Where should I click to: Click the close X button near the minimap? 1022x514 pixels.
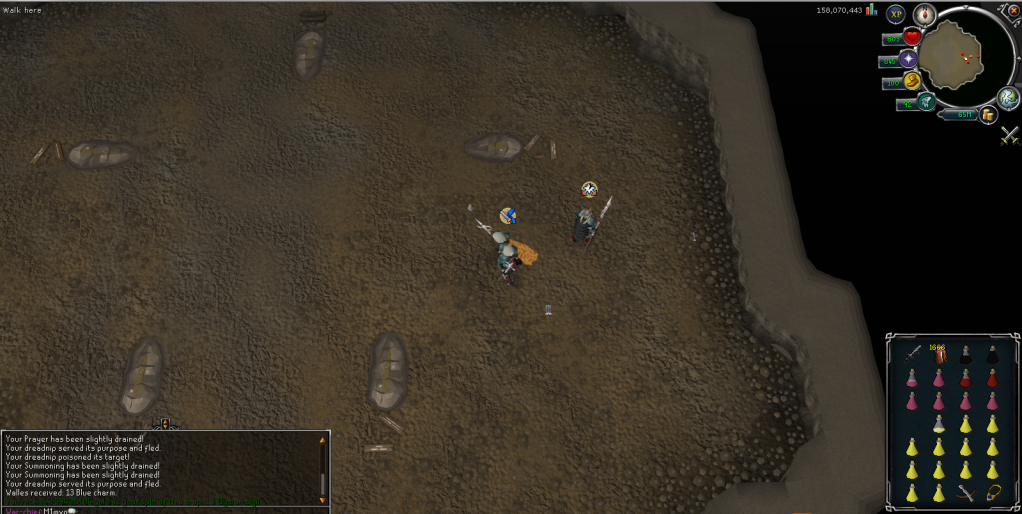(1011, 9)
